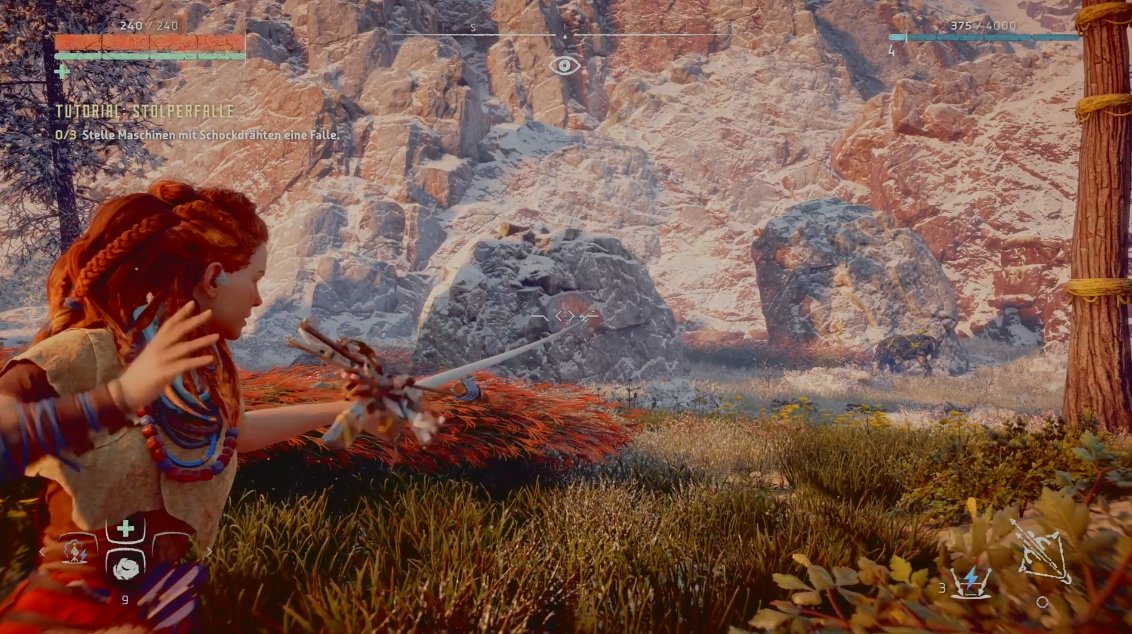The height and width of the screenshot is (634, 1132).
Task: Choose the rock item slot
Action: coord(125,566)
